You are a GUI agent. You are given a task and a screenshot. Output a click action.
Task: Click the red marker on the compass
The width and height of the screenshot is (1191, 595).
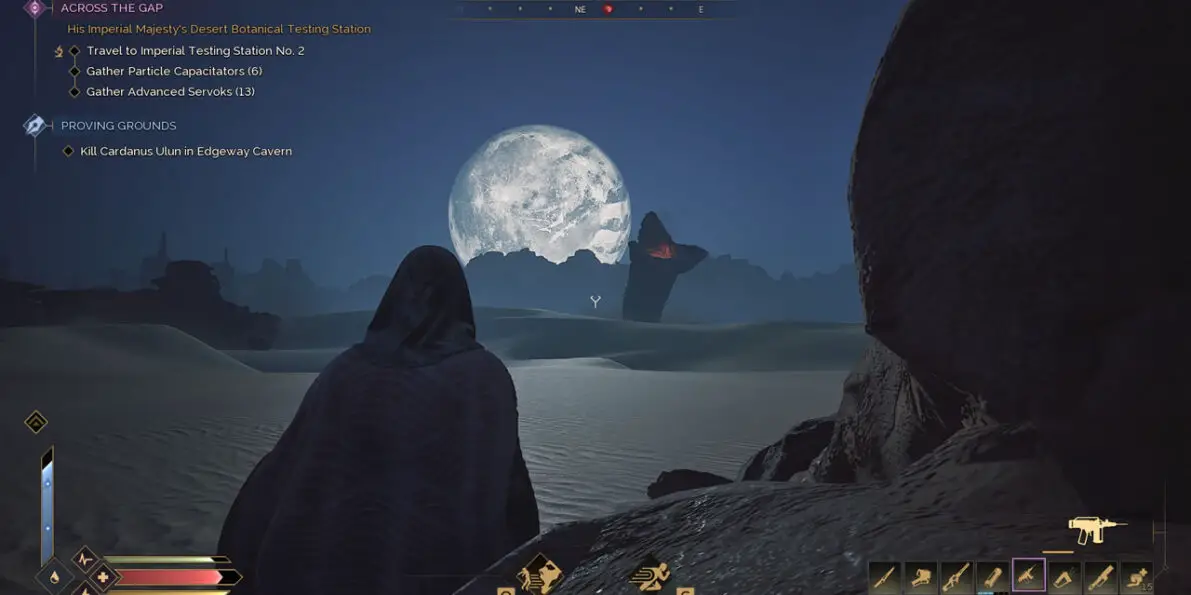[609, 9]
